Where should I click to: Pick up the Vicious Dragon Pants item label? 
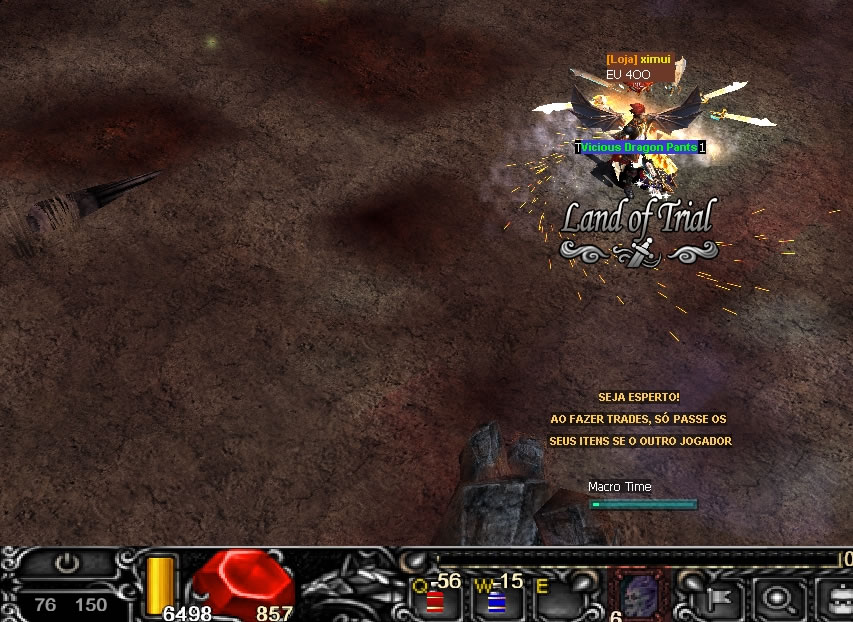[639, 147]
